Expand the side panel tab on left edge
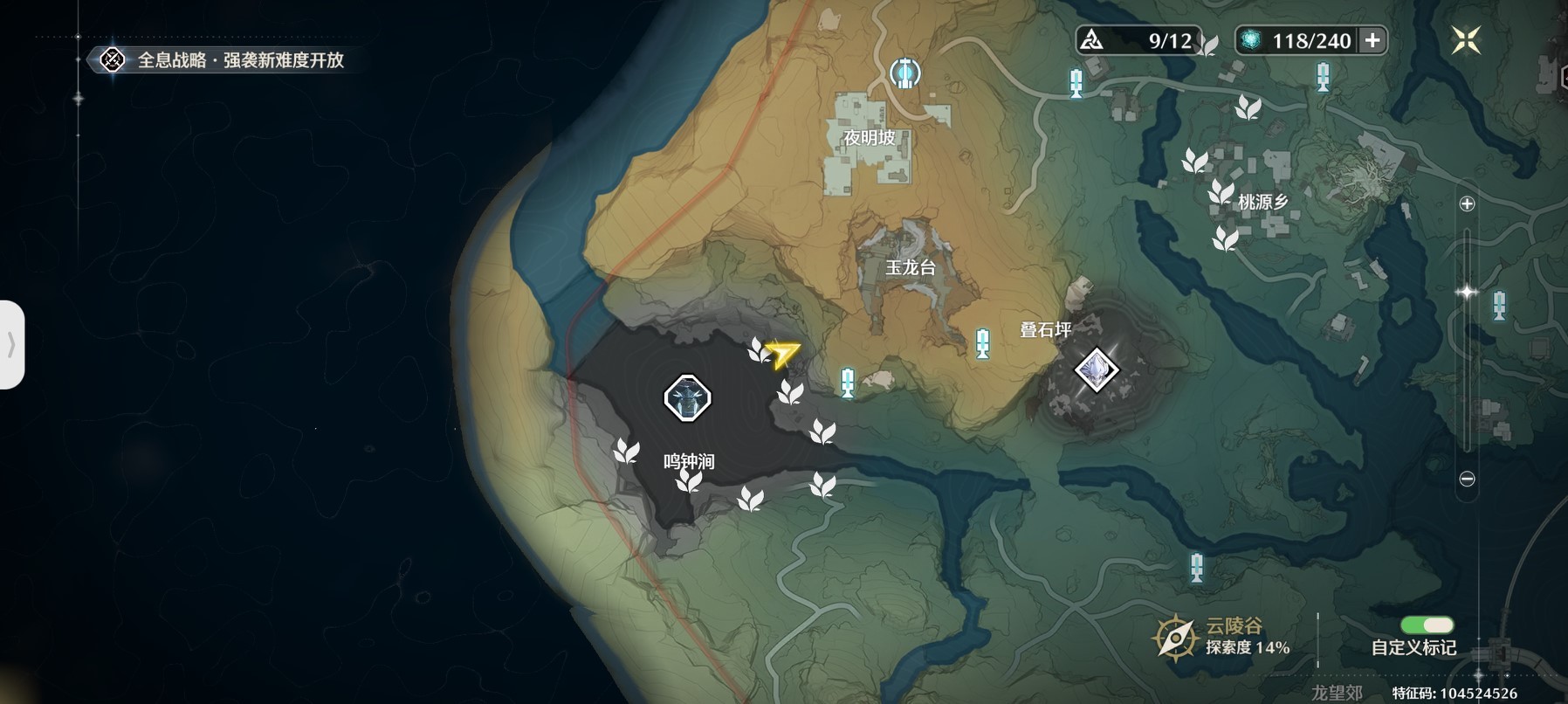Viewport: 1568px width, 704px height. [11, 344]
